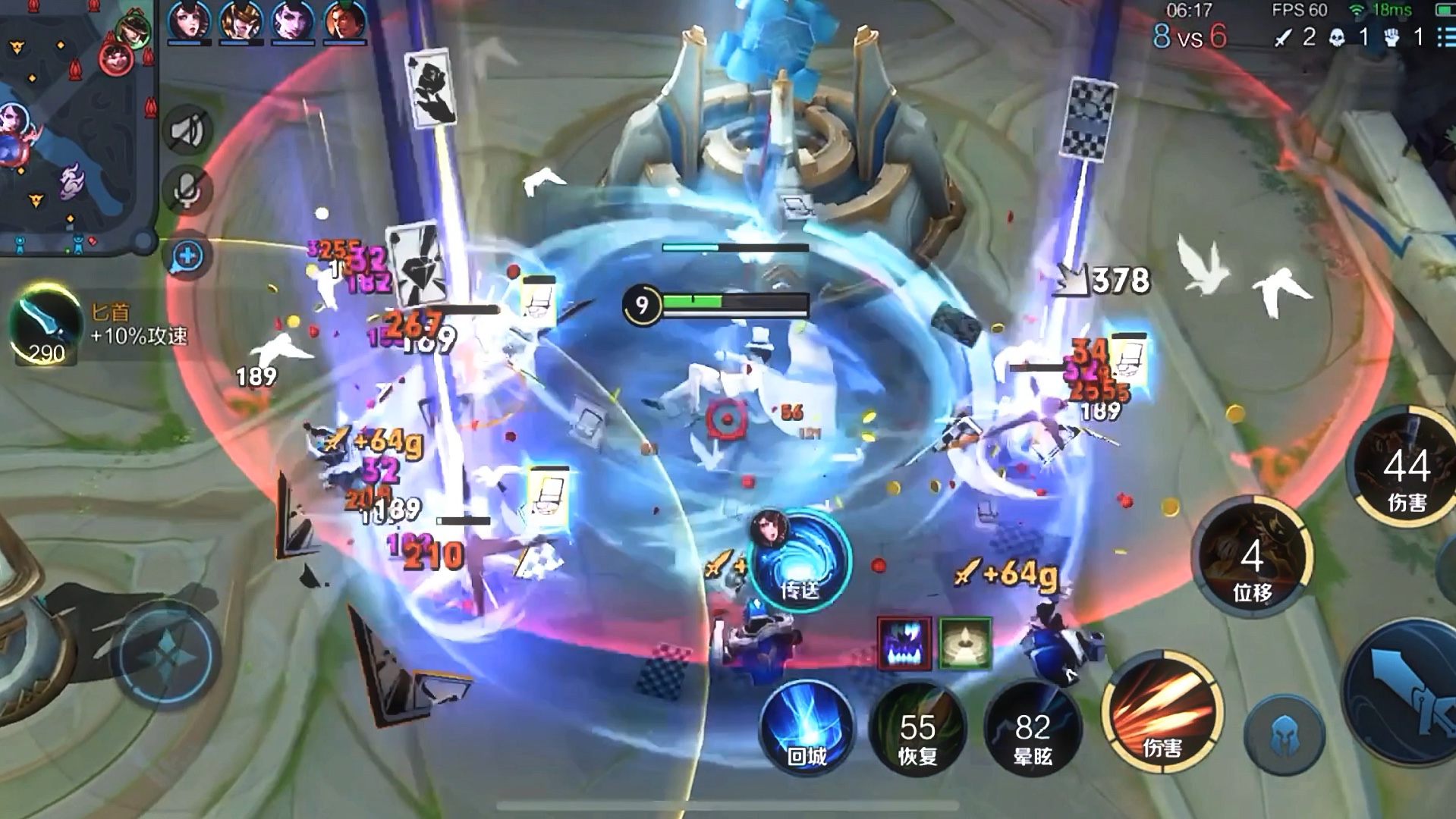The height and width of the screenshot is (819, 1456).
Task: Toggle the speaker mute button
Action: [x=187, y=130]
